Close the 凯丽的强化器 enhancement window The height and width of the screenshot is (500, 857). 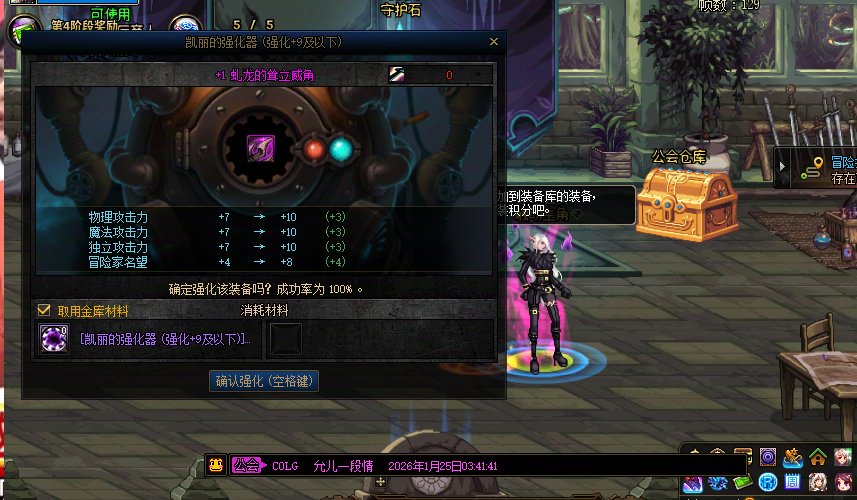(493, 42)
